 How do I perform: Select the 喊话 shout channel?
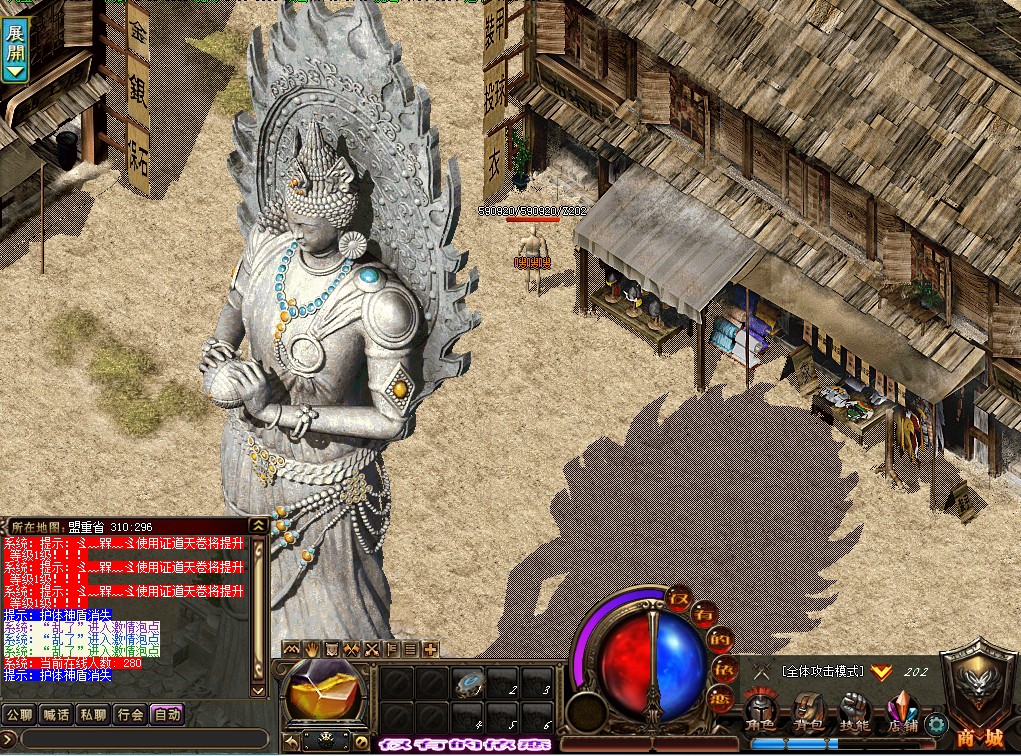coord(56,715)
